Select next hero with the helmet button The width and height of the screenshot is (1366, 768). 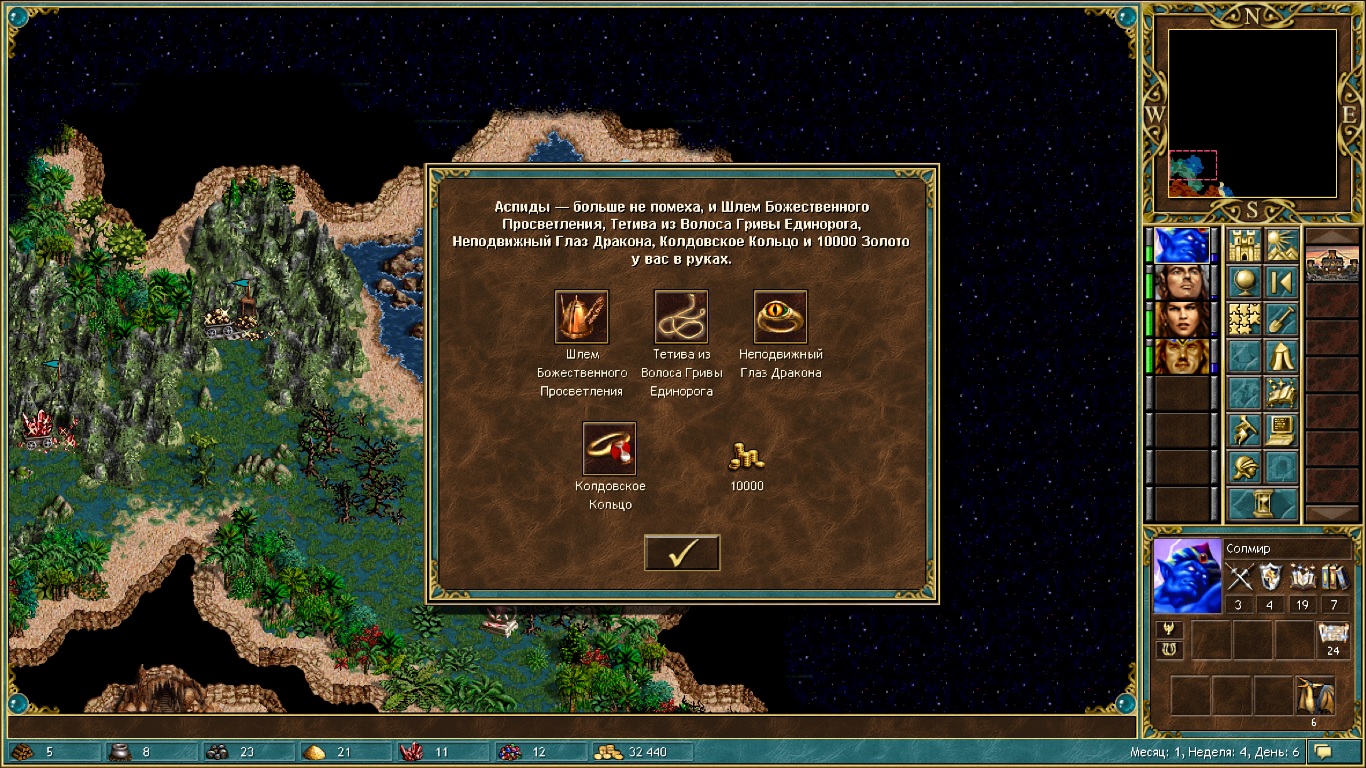[1246, 466]
